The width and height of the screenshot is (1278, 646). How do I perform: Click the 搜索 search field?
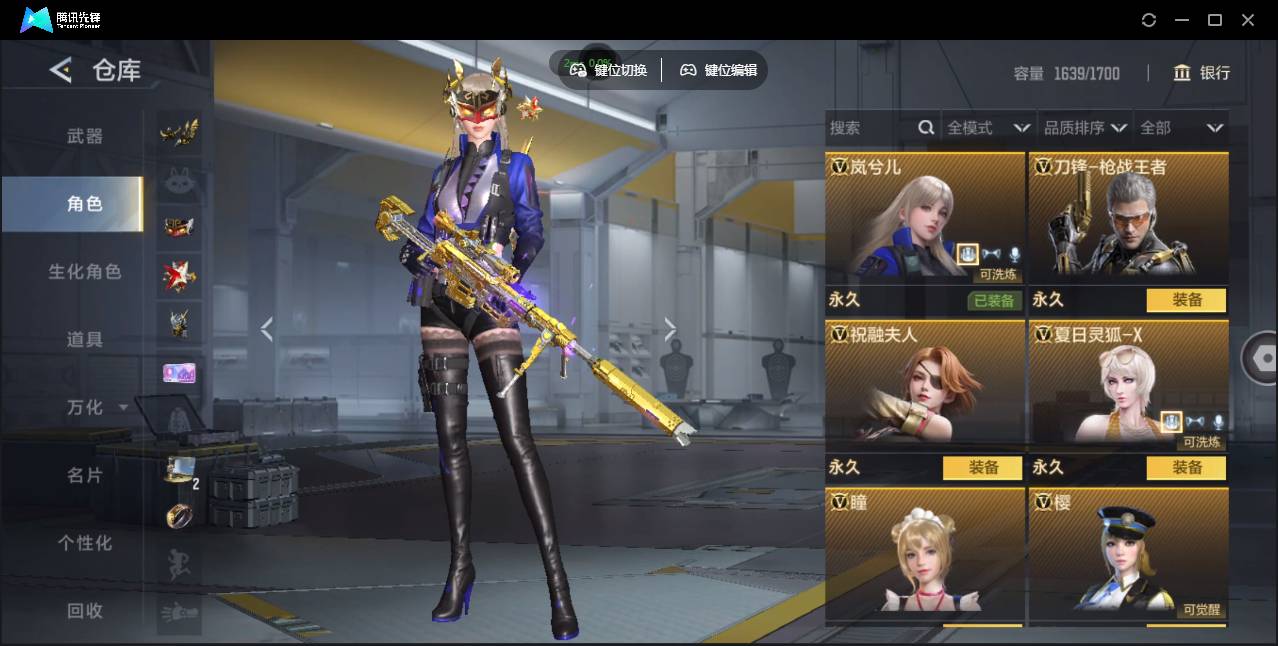[x=870, y=128]
